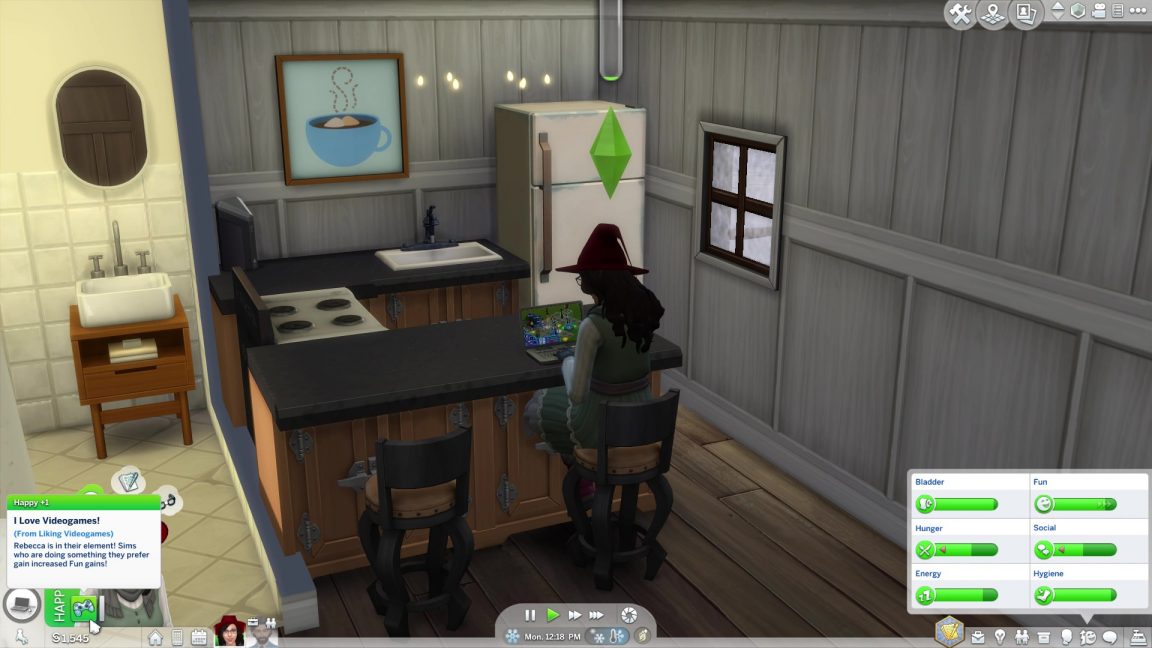1152x648 pixels.
Task: Open the Sim's phone
Action: [177, 637]
